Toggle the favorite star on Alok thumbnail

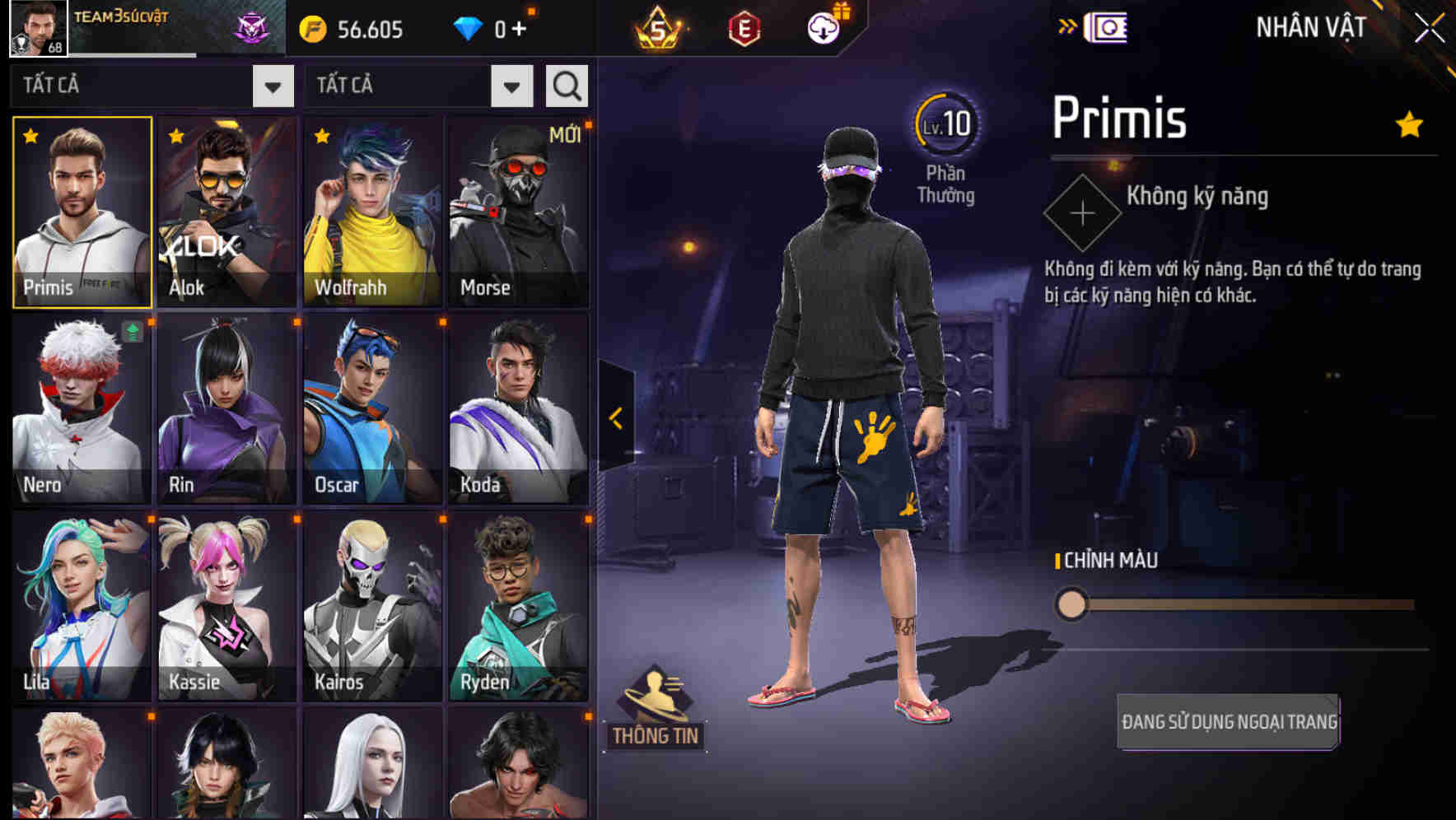pyautogui.click(x=175, y=137)
